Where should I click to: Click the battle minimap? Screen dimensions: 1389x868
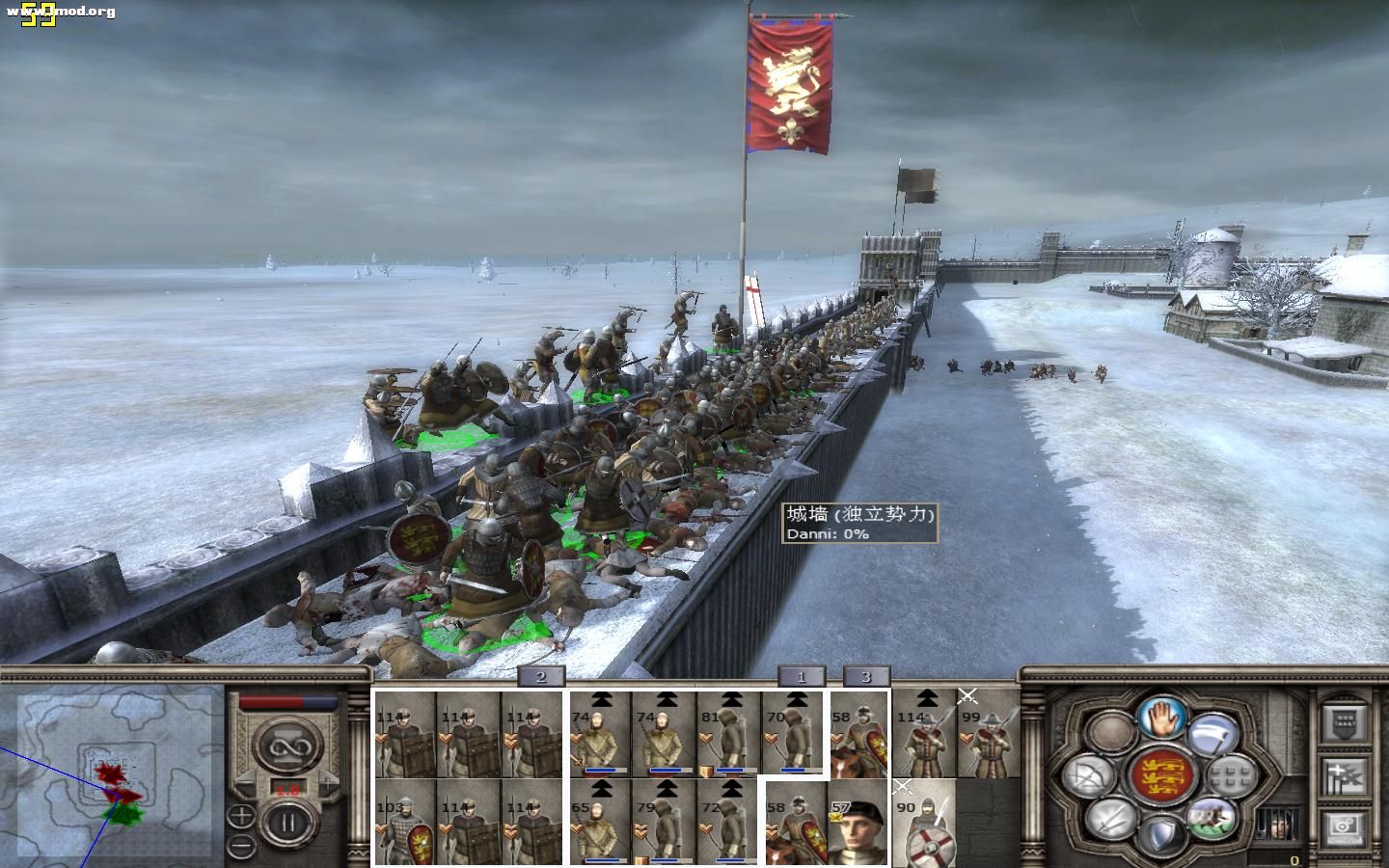[x=112, y=772]
